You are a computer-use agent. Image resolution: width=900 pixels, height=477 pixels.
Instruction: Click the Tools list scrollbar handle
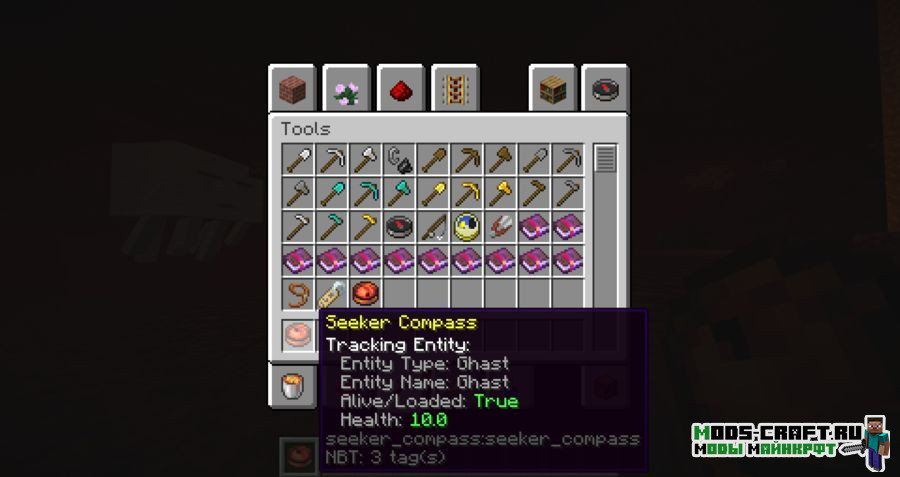[605, 158]
